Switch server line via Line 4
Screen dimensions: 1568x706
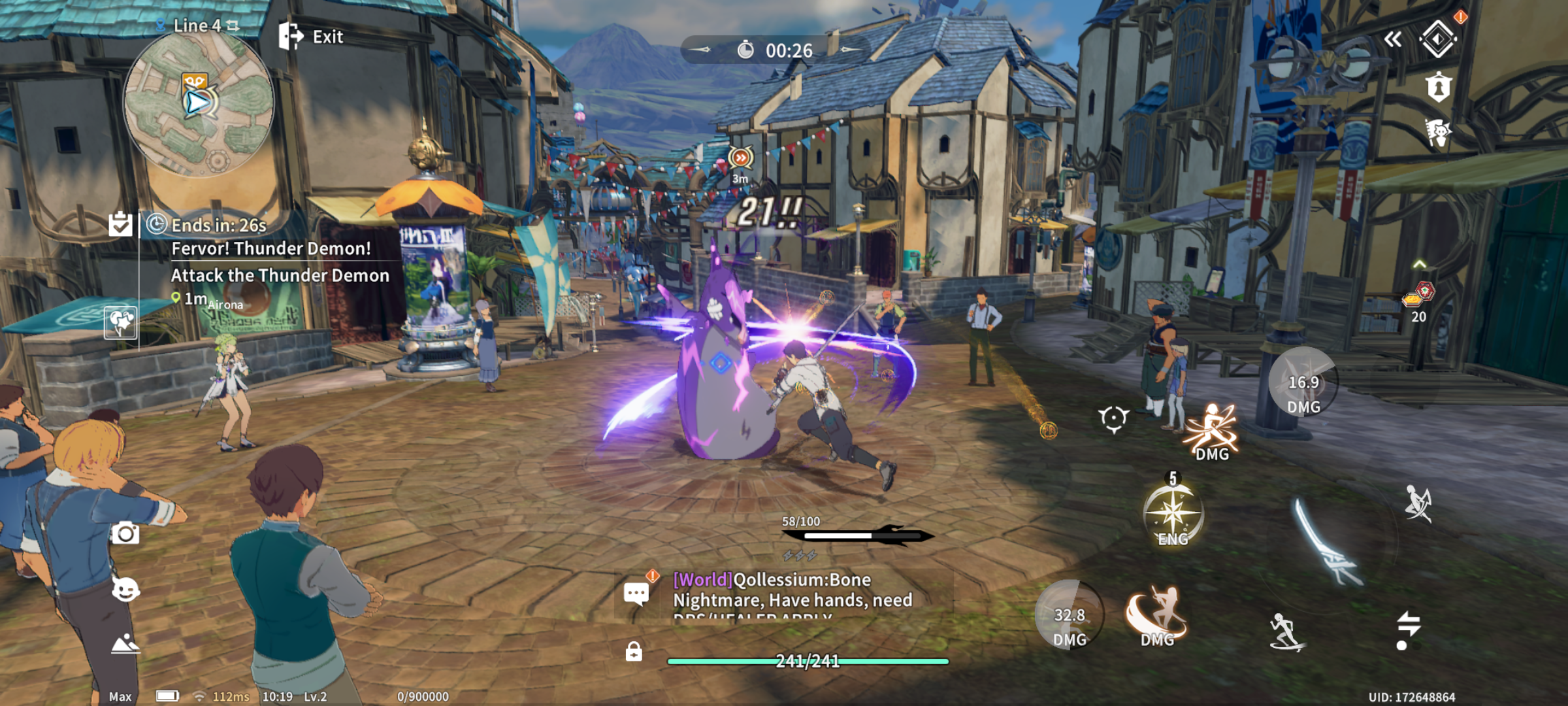(x=199, y=25)
